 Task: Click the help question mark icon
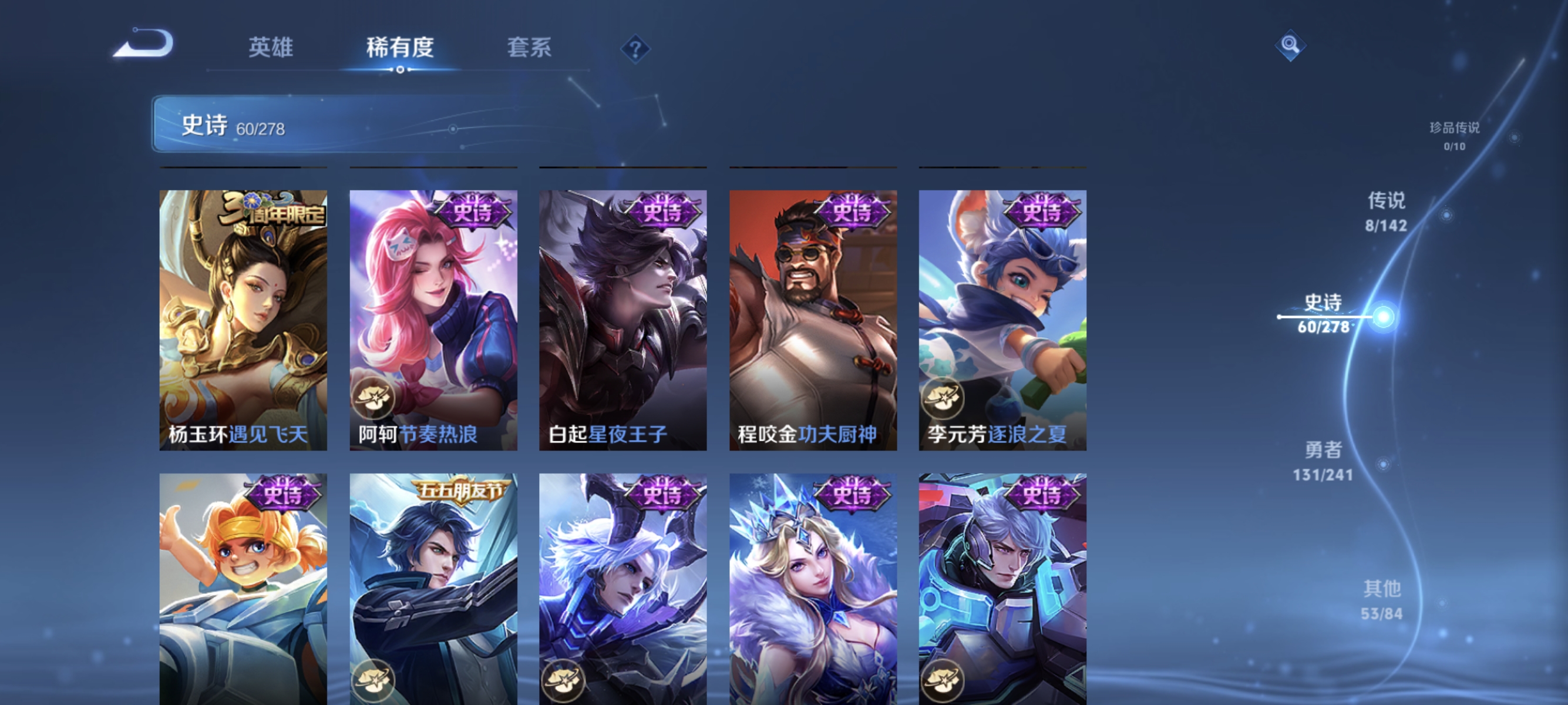coord(635,50)
